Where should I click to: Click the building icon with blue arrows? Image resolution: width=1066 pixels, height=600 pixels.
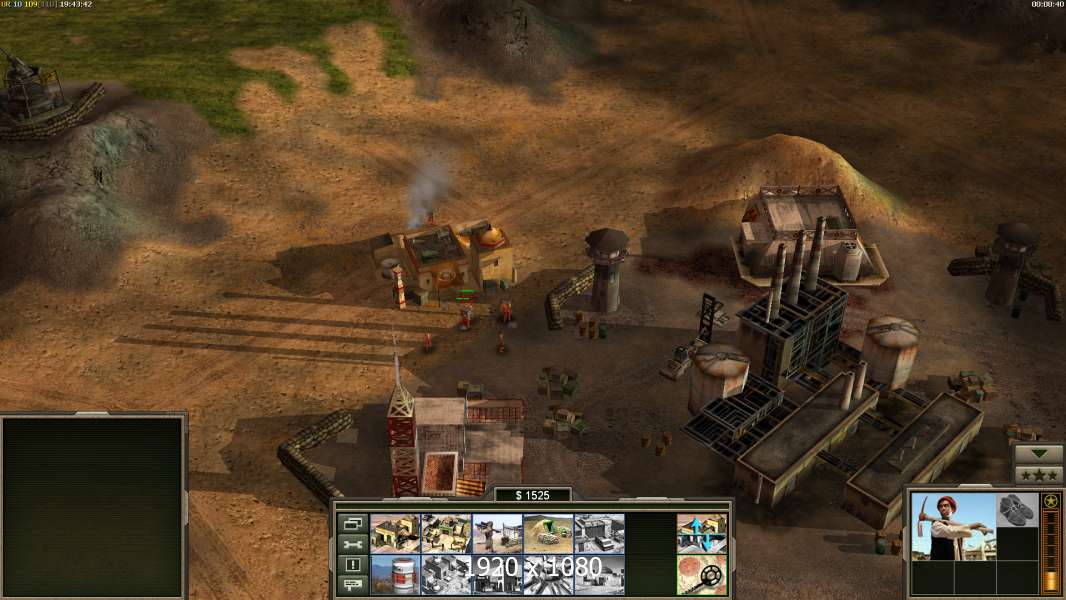702,533
